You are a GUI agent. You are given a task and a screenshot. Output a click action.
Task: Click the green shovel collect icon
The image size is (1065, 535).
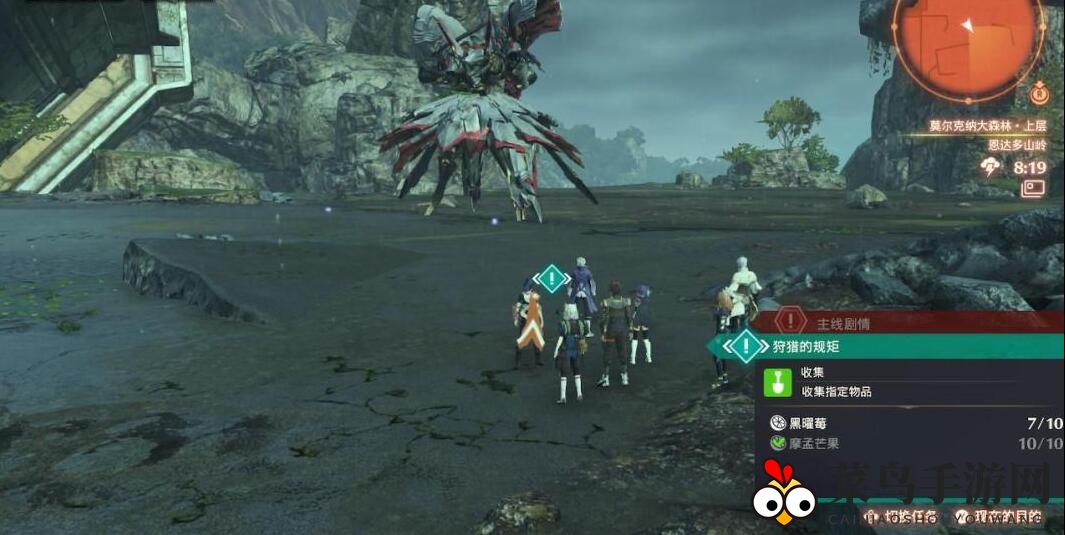tap(776, 381)
